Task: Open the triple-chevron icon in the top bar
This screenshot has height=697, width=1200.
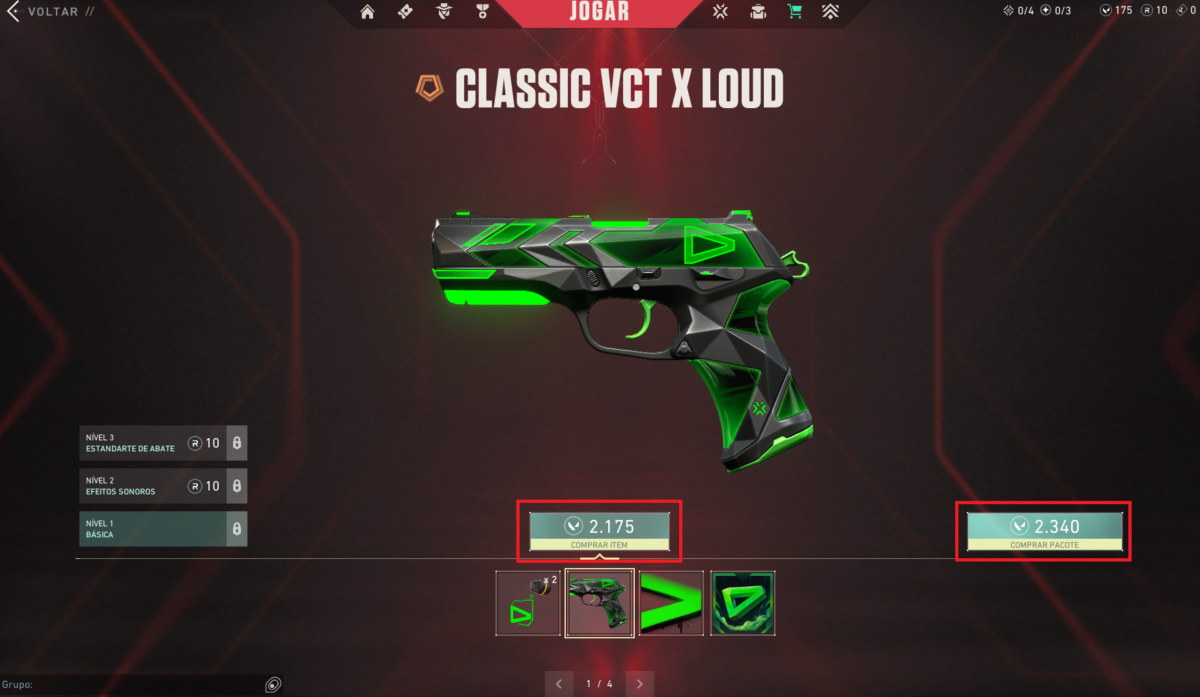Action: pos(830,12)
